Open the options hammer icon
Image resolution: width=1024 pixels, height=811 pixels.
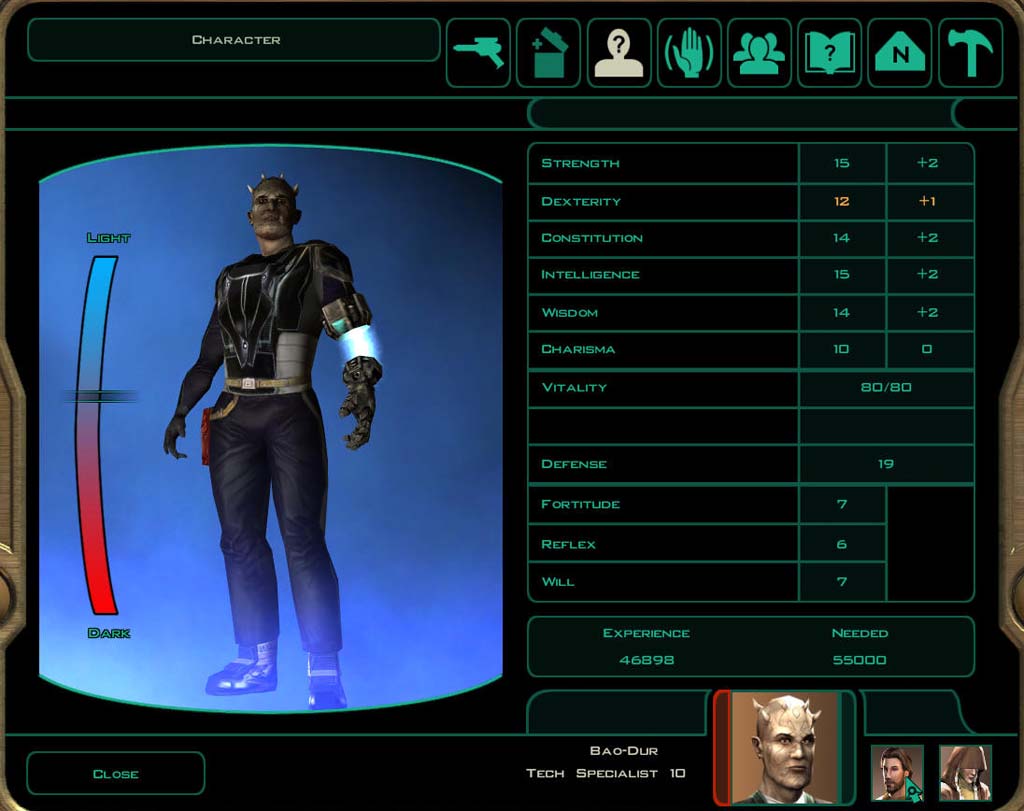969,53
